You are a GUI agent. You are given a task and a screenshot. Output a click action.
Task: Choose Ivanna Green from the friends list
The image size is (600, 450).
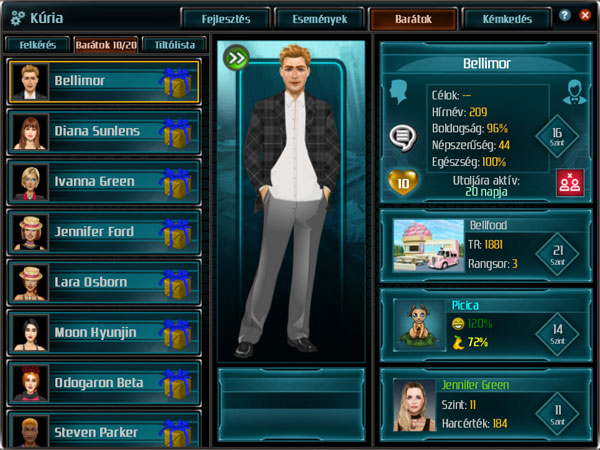[95, 182]
